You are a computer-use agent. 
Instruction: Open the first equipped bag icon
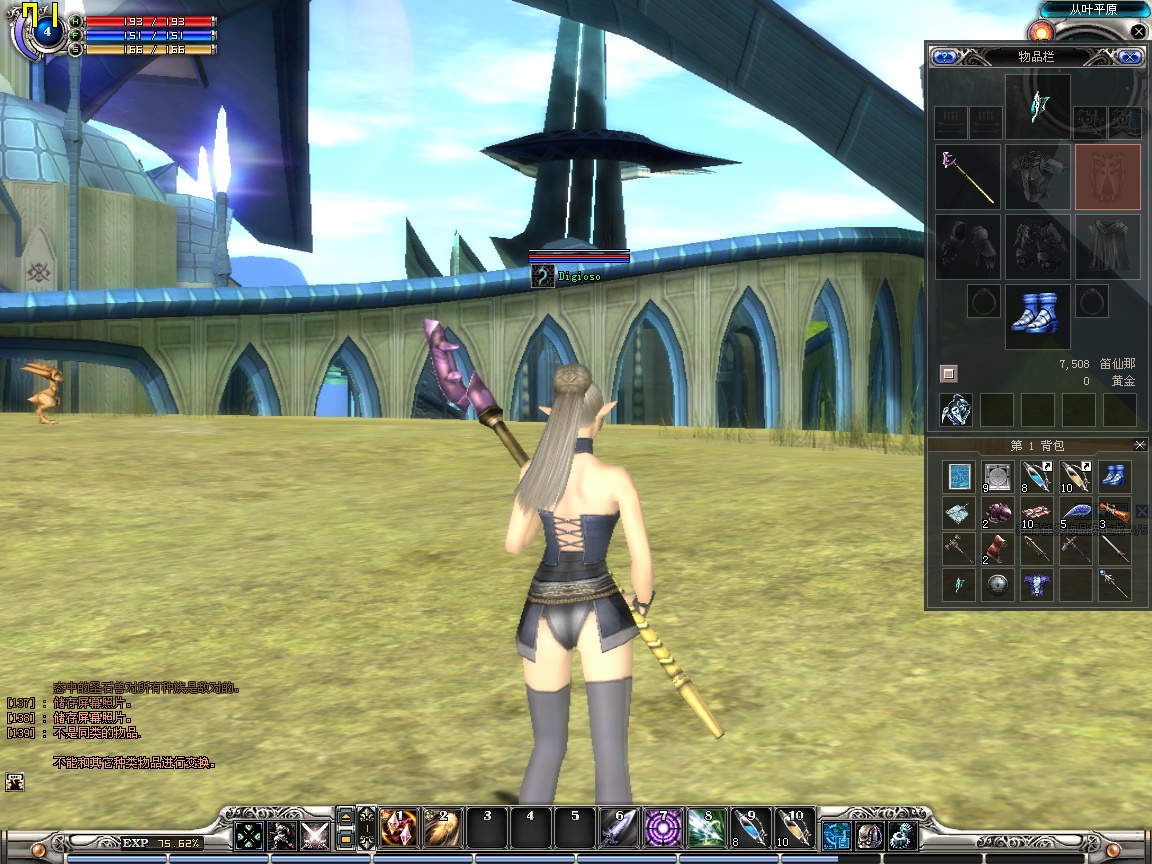(956, 410)
